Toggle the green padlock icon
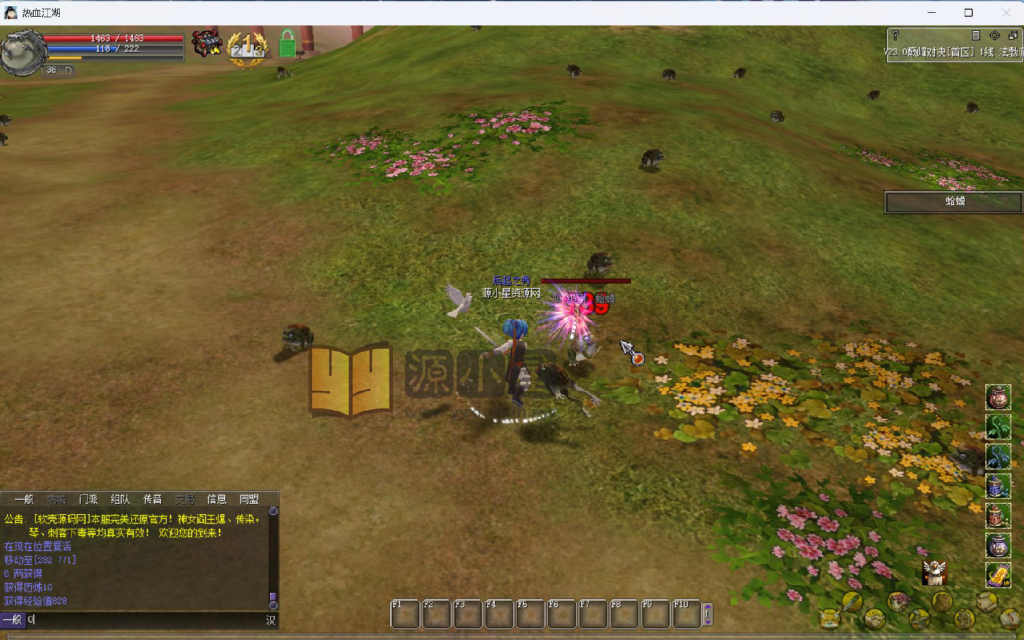The image size is (1024, 640). (x=287, y=43)
